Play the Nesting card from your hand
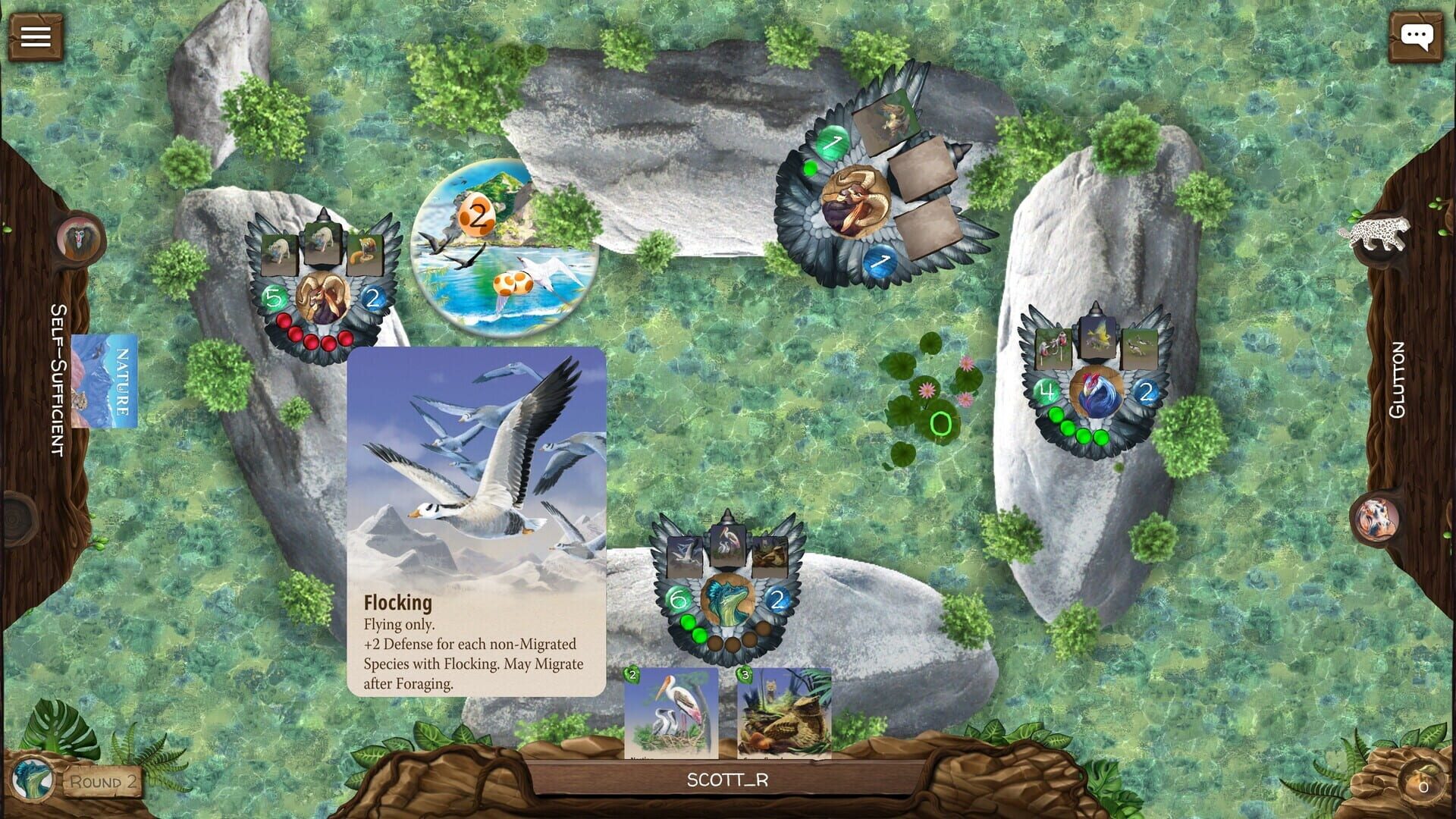 click(671, 713)
